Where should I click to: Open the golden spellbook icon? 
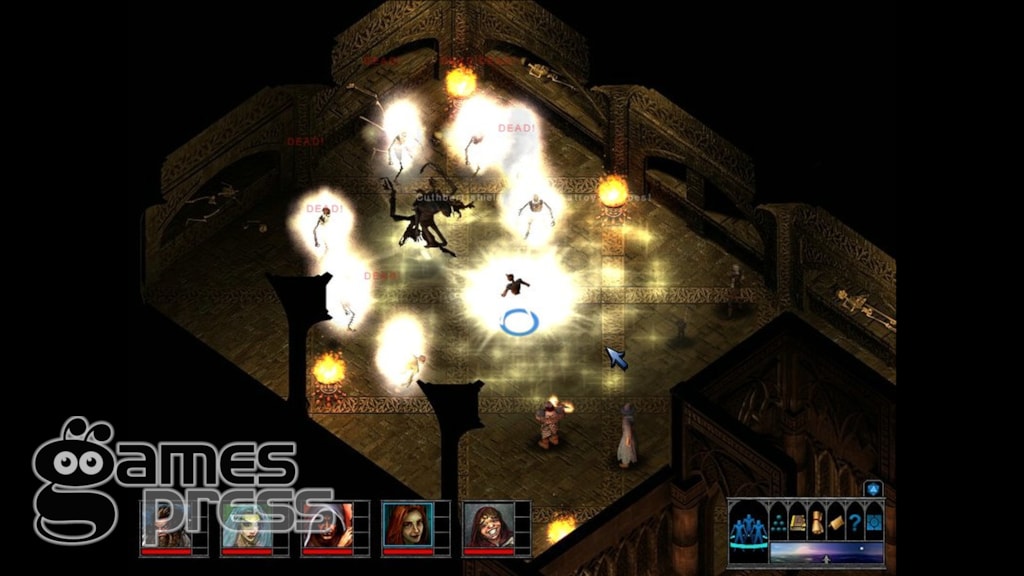coord(798,521)
